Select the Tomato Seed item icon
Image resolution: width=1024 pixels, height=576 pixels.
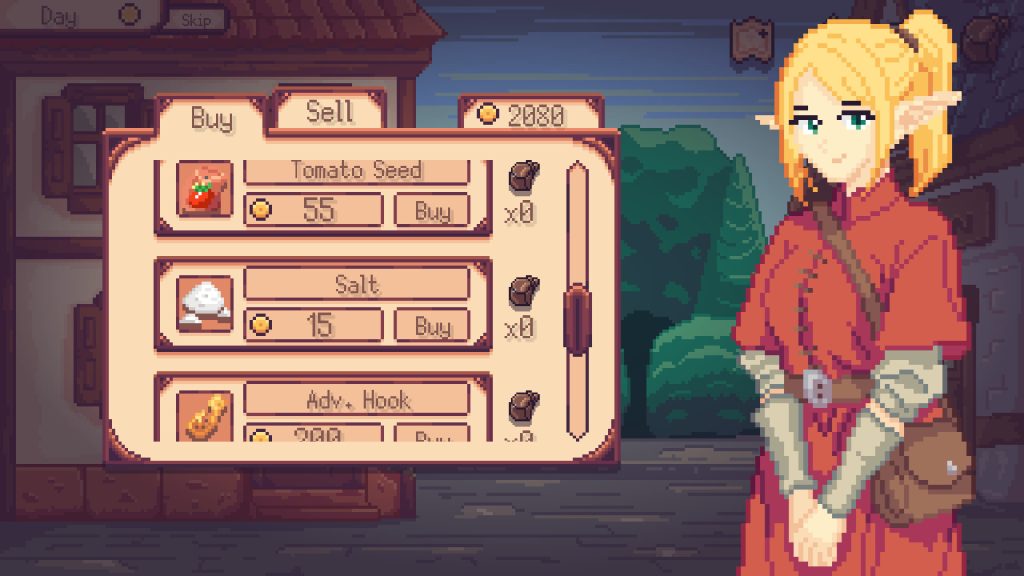(205, 189)
